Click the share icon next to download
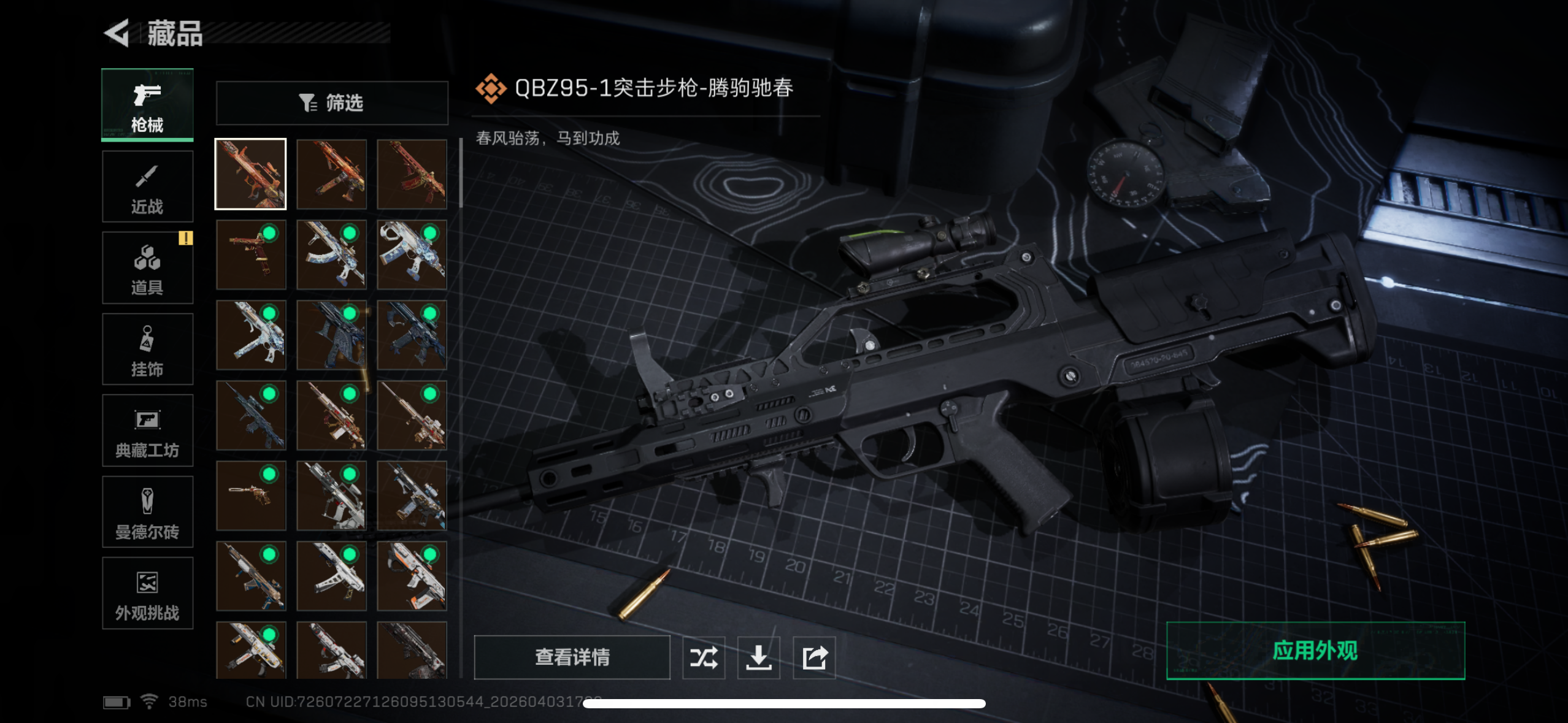1568x723 pixels. (813, 657)
